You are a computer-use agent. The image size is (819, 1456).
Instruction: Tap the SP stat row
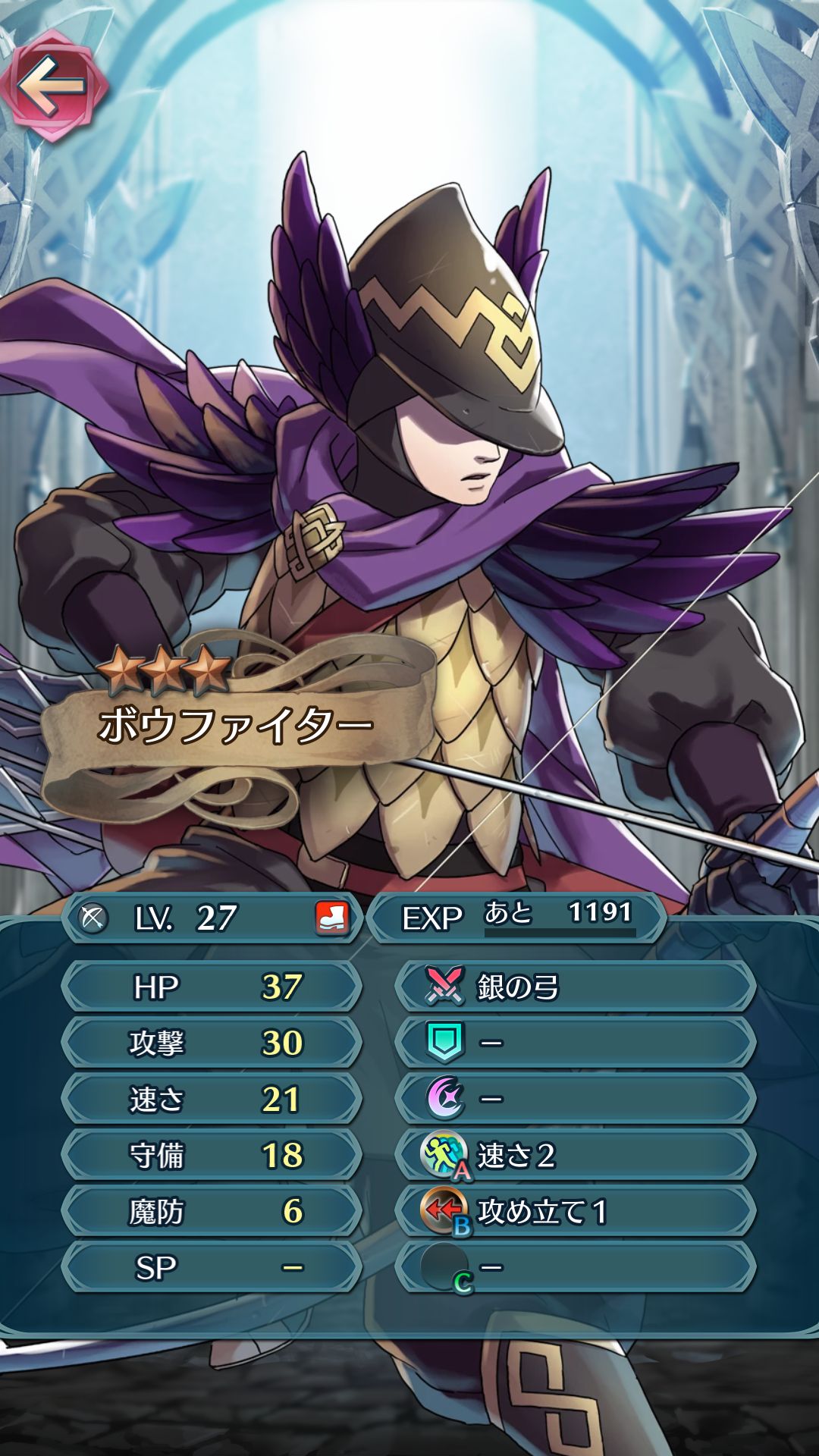click(x=211, y=1267)
